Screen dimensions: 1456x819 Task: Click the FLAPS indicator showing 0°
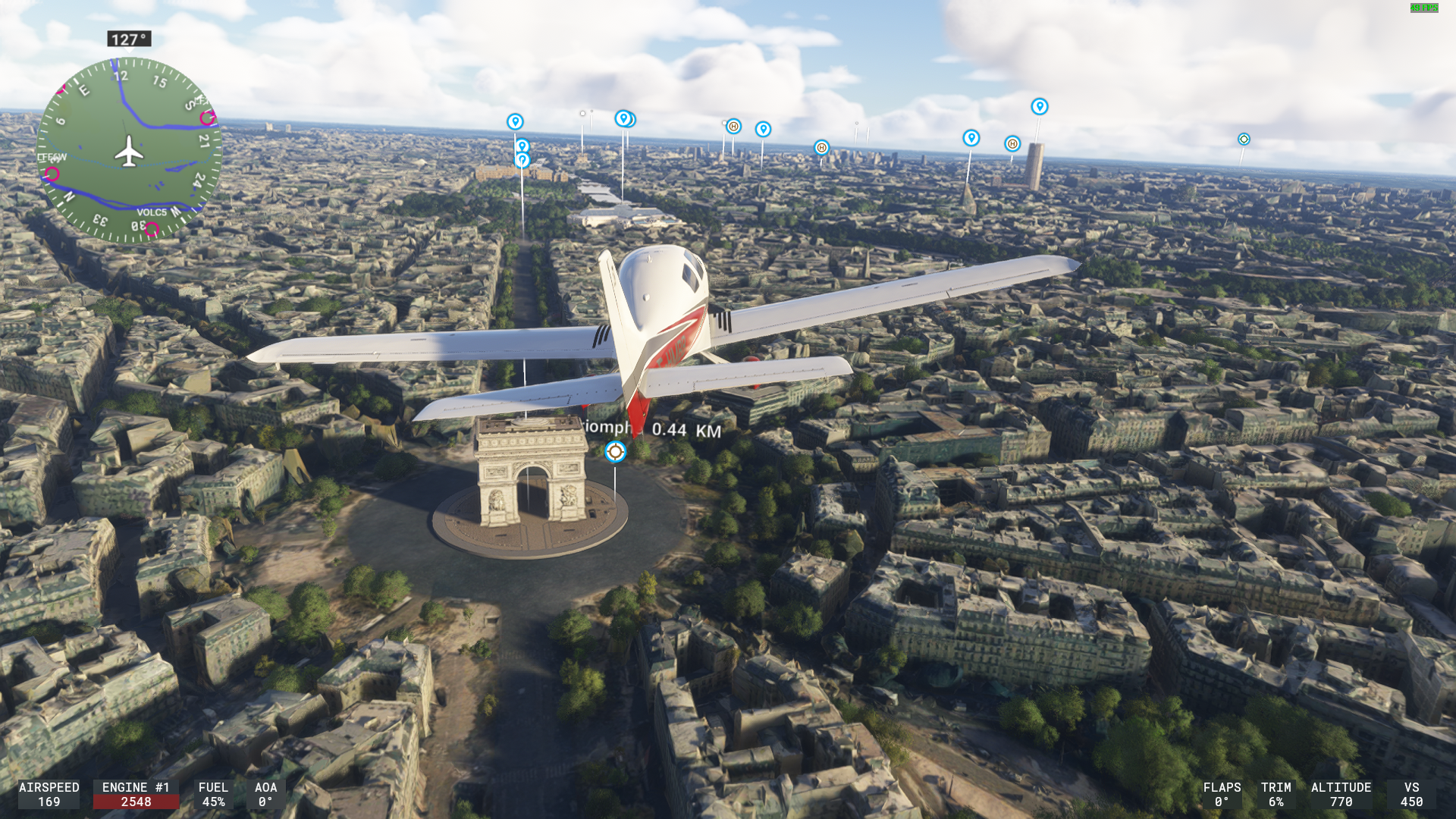[x=1222, y=795]
